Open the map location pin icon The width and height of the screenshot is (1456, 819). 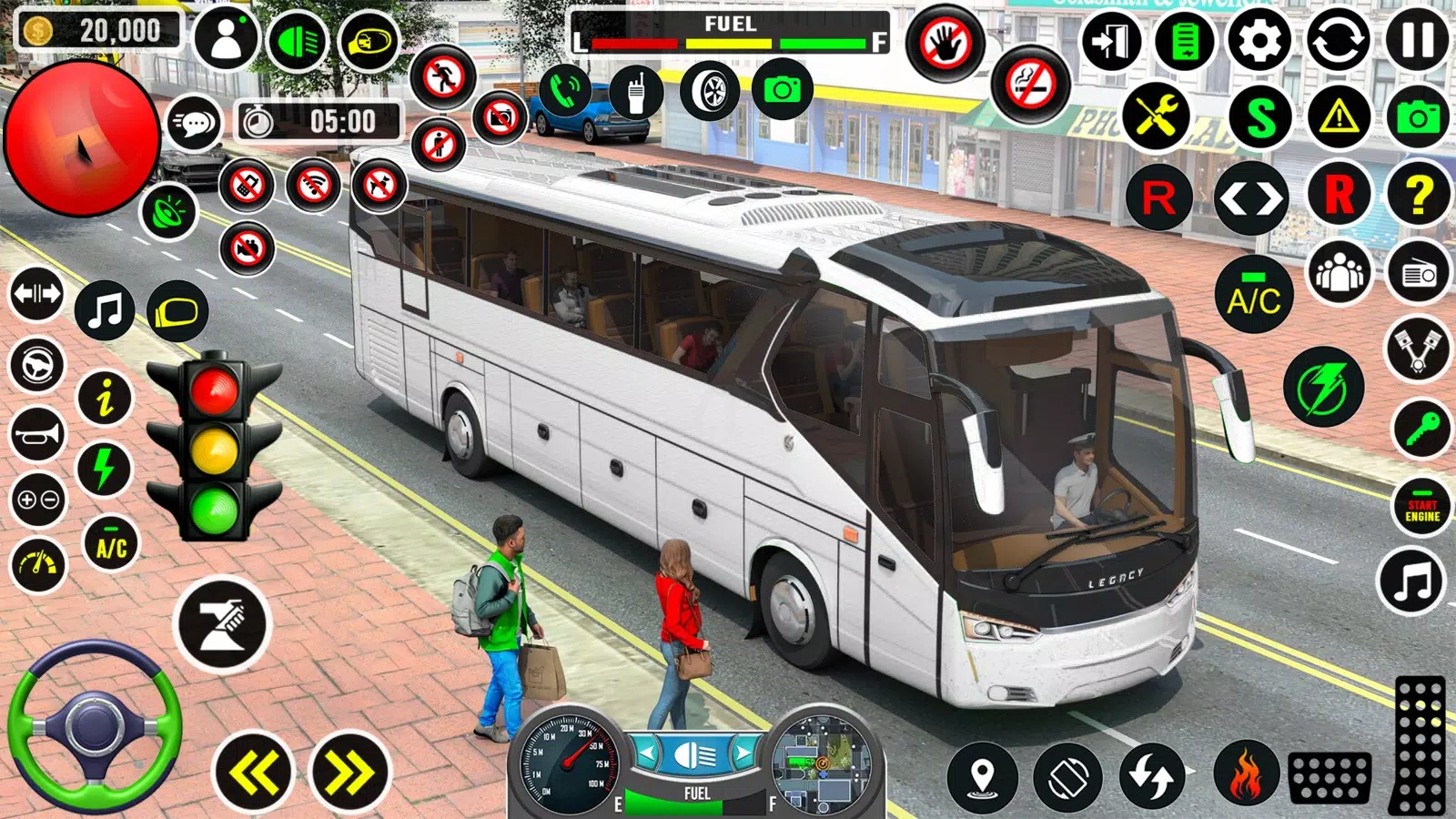point(982,777)
